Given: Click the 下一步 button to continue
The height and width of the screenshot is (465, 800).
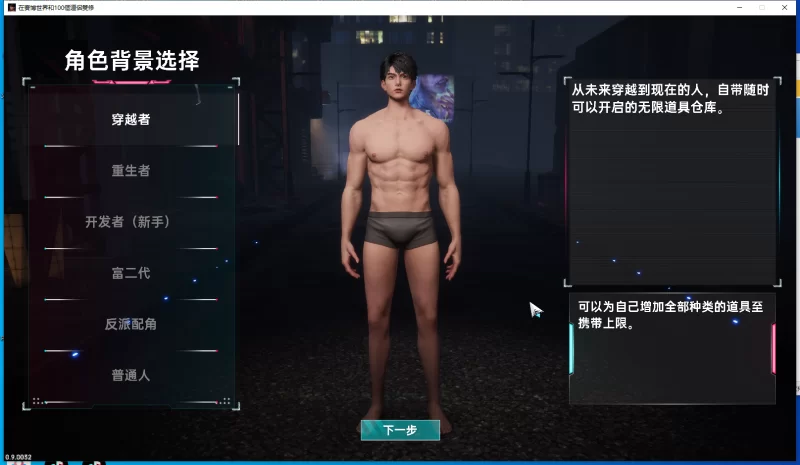Looking at the screenshot, I should pos(400,430).
